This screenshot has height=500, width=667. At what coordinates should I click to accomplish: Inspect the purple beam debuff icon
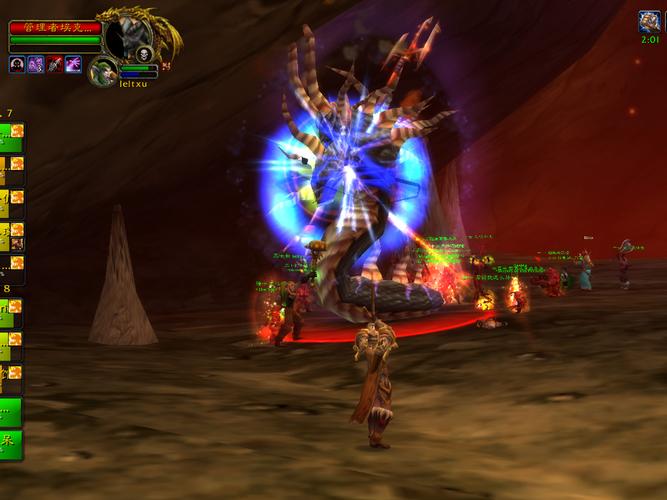tap(73, 64)
